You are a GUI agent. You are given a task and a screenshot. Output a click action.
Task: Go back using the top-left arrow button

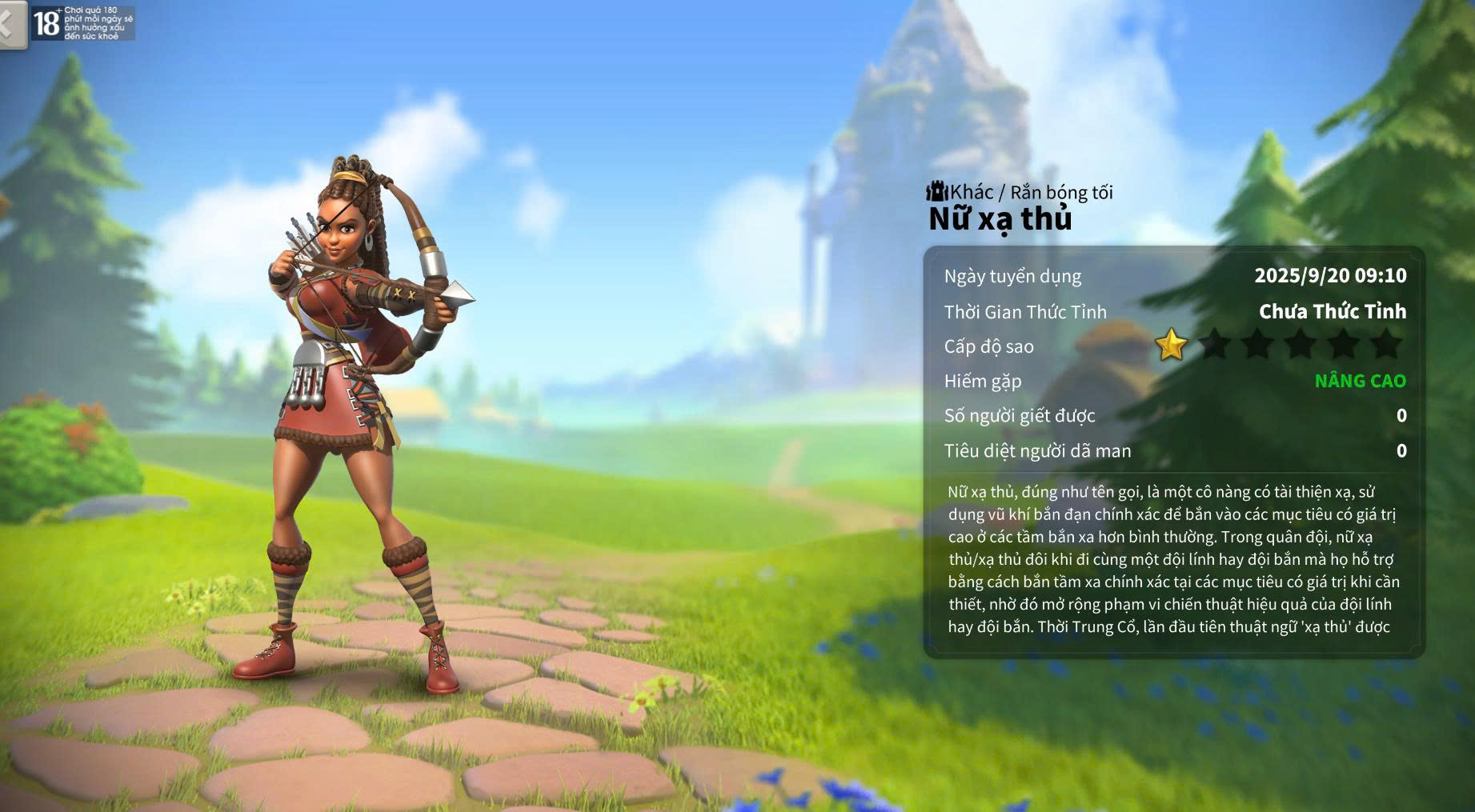pos(10,23)
